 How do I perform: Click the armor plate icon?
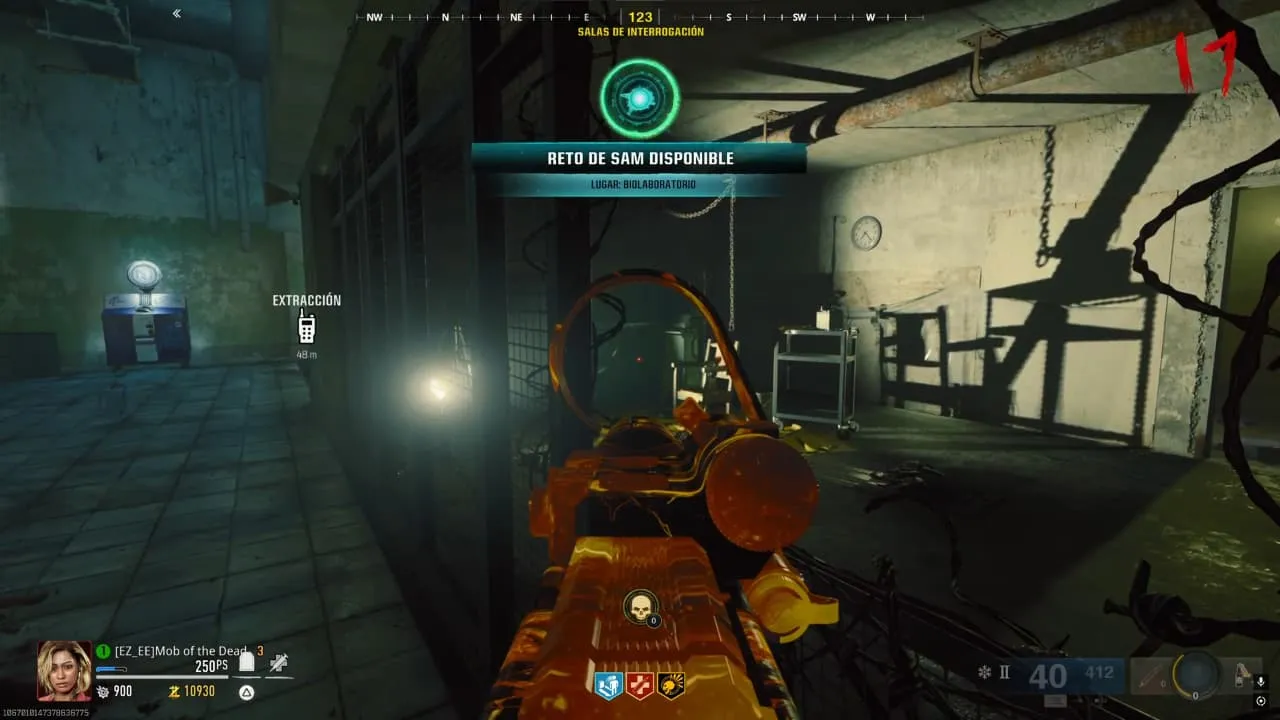(x=247, y=662)
